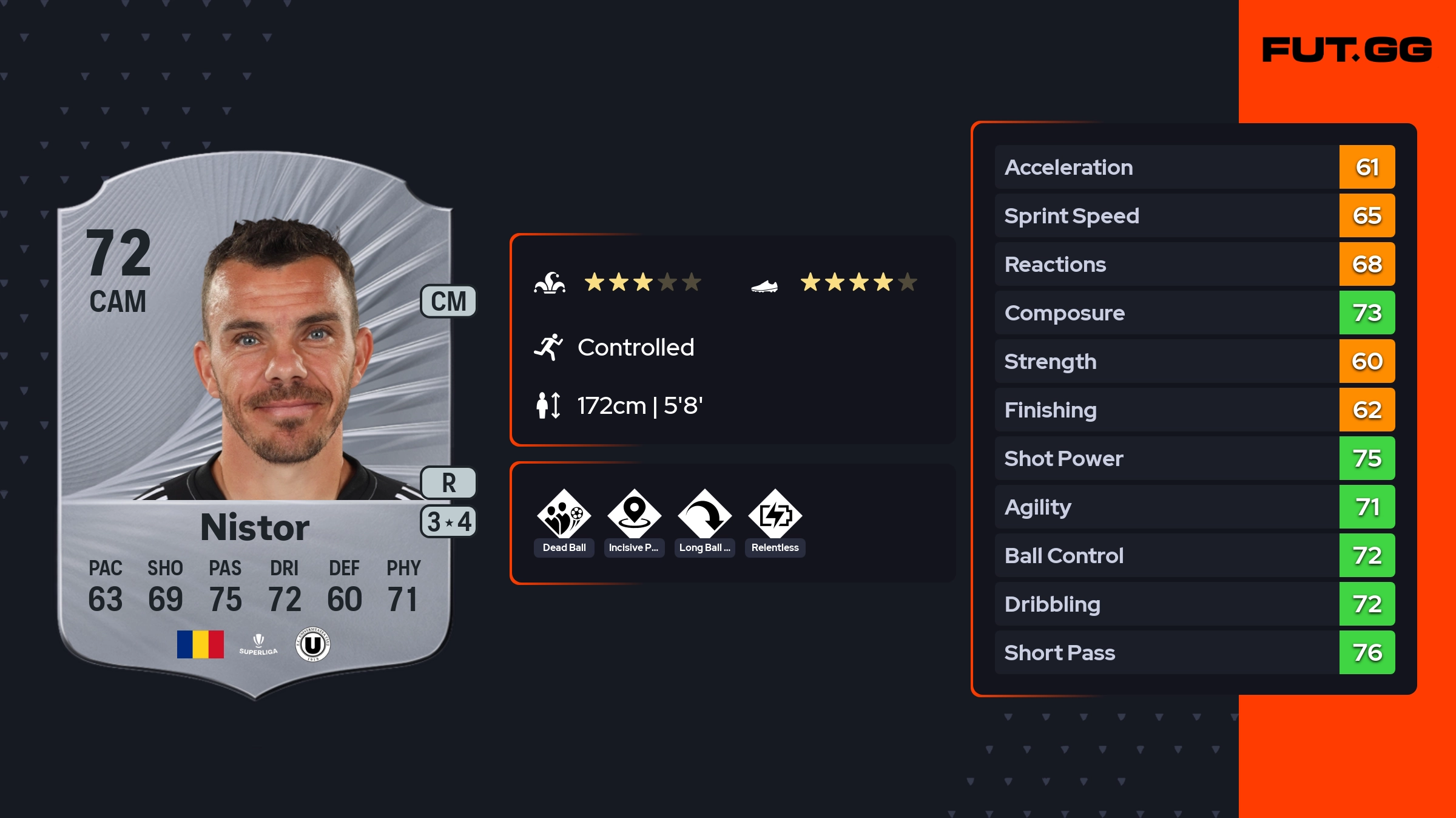The height and width of the screenshot is (818, 1456).
Task: Choose the Shot Power stat row
Action: [1195, 458]
